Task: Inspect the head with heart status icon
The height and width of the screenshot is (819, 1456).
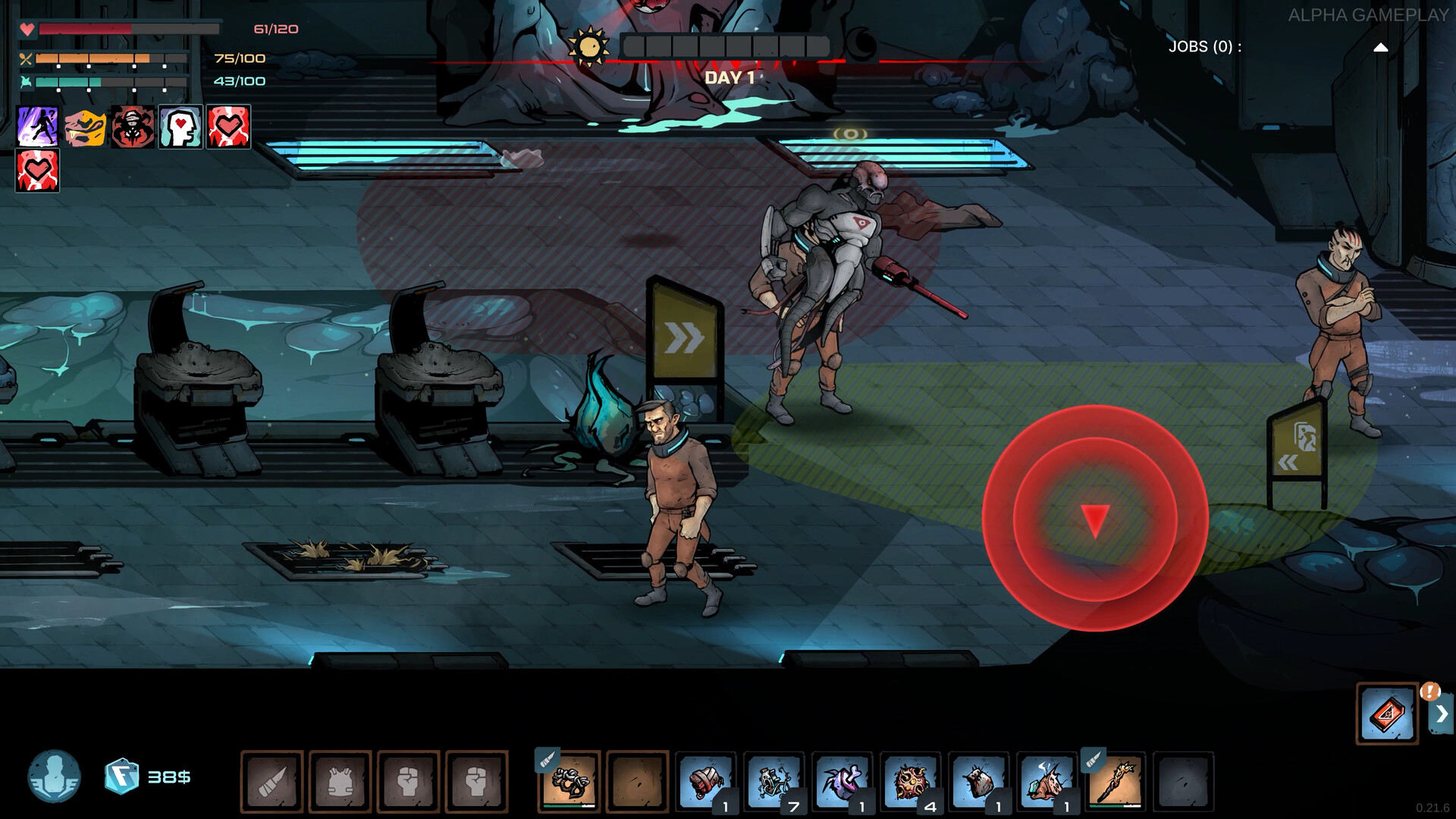Action: (180, 127)
